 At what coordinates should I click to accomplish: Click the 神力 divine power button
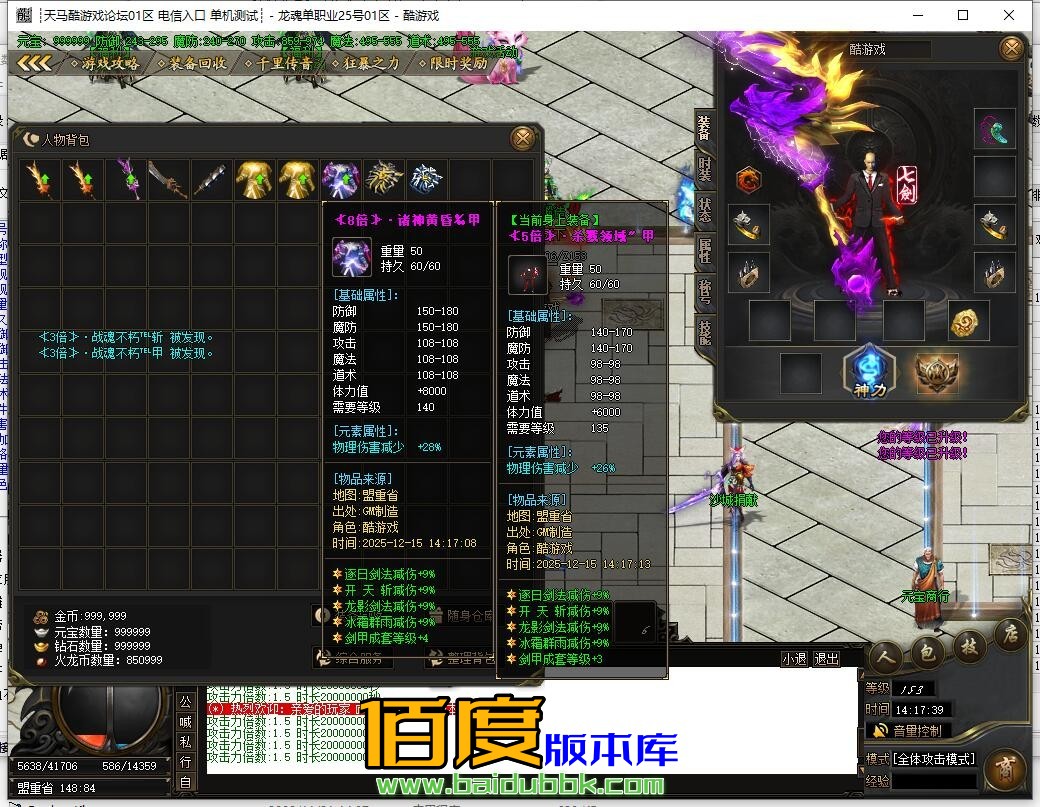click(866, 372)
